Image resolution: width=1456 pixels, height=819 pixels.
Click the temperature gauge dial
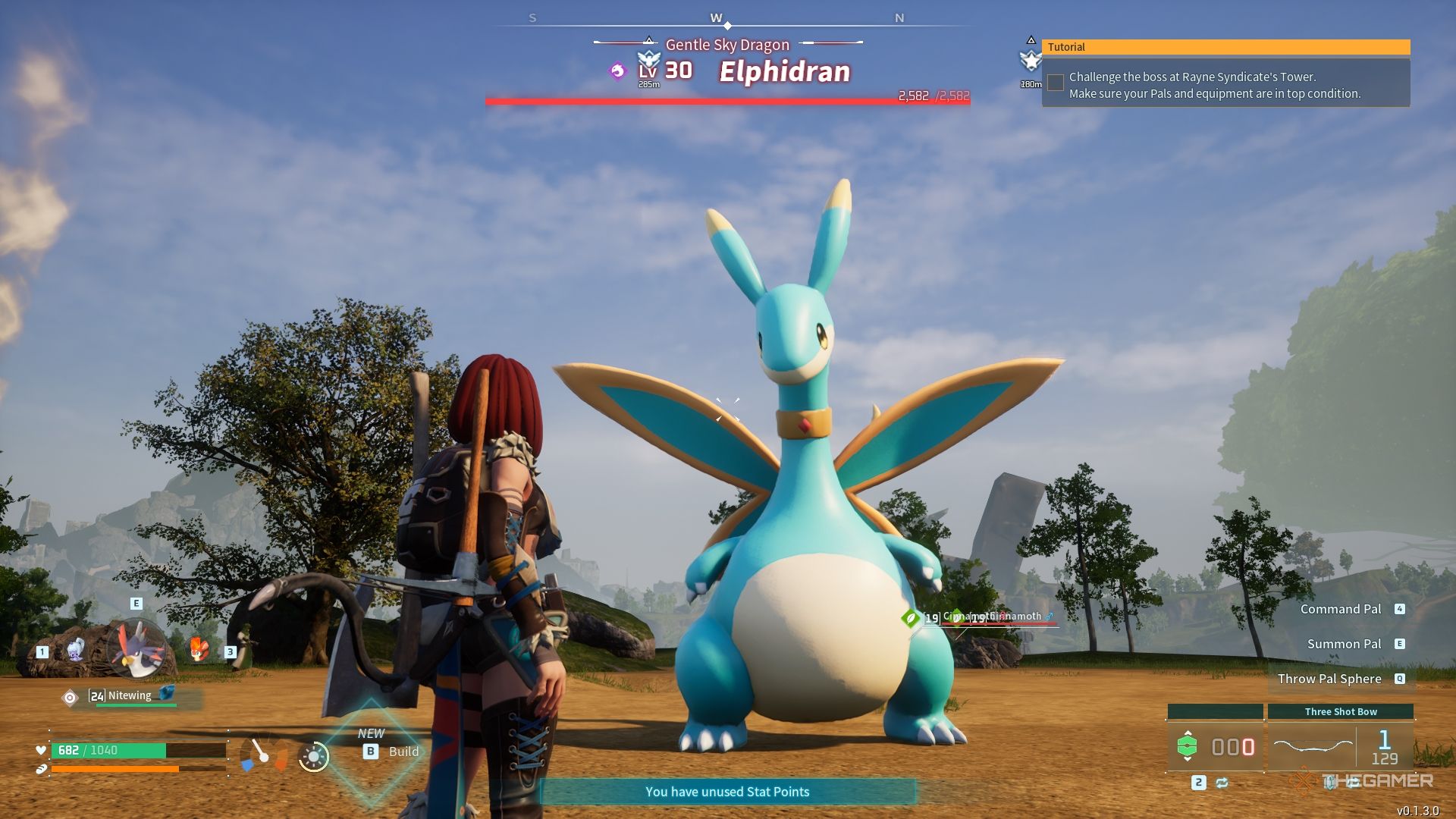click(x=263, y=755)
